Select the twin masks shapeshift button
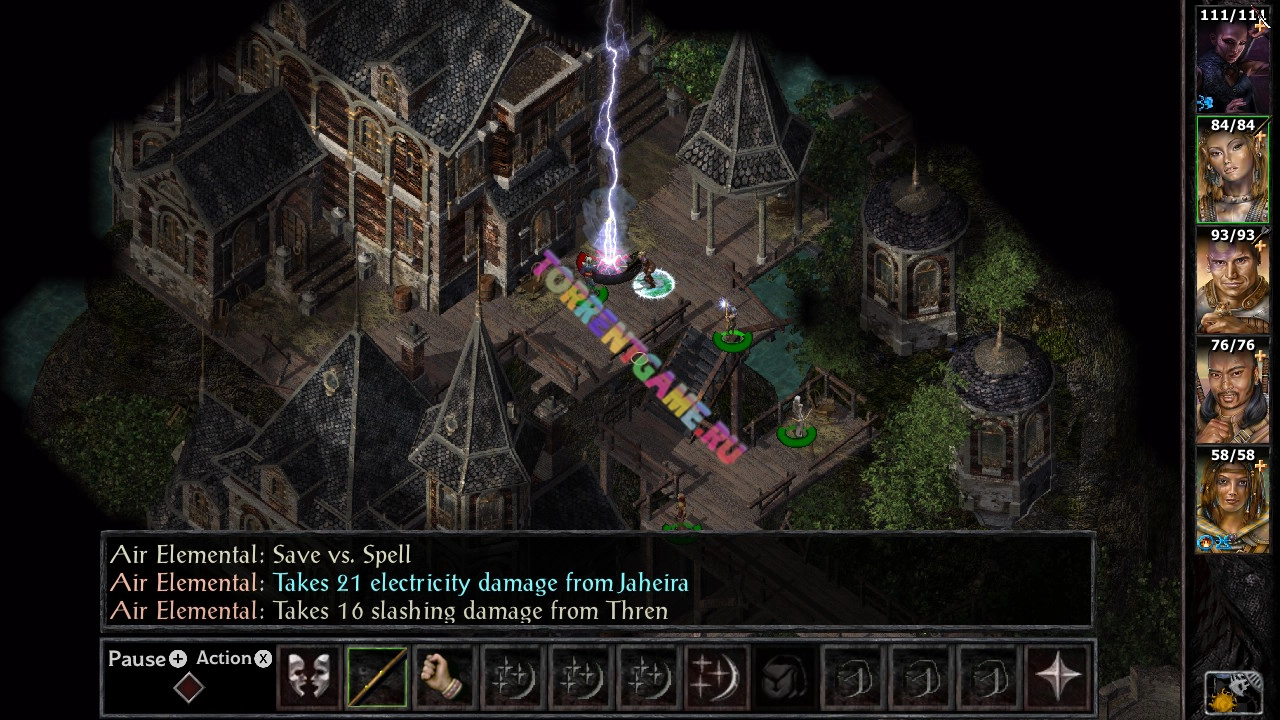This screenshot has height=720, width=1280. pyautogui.click(x=308, y=676)
